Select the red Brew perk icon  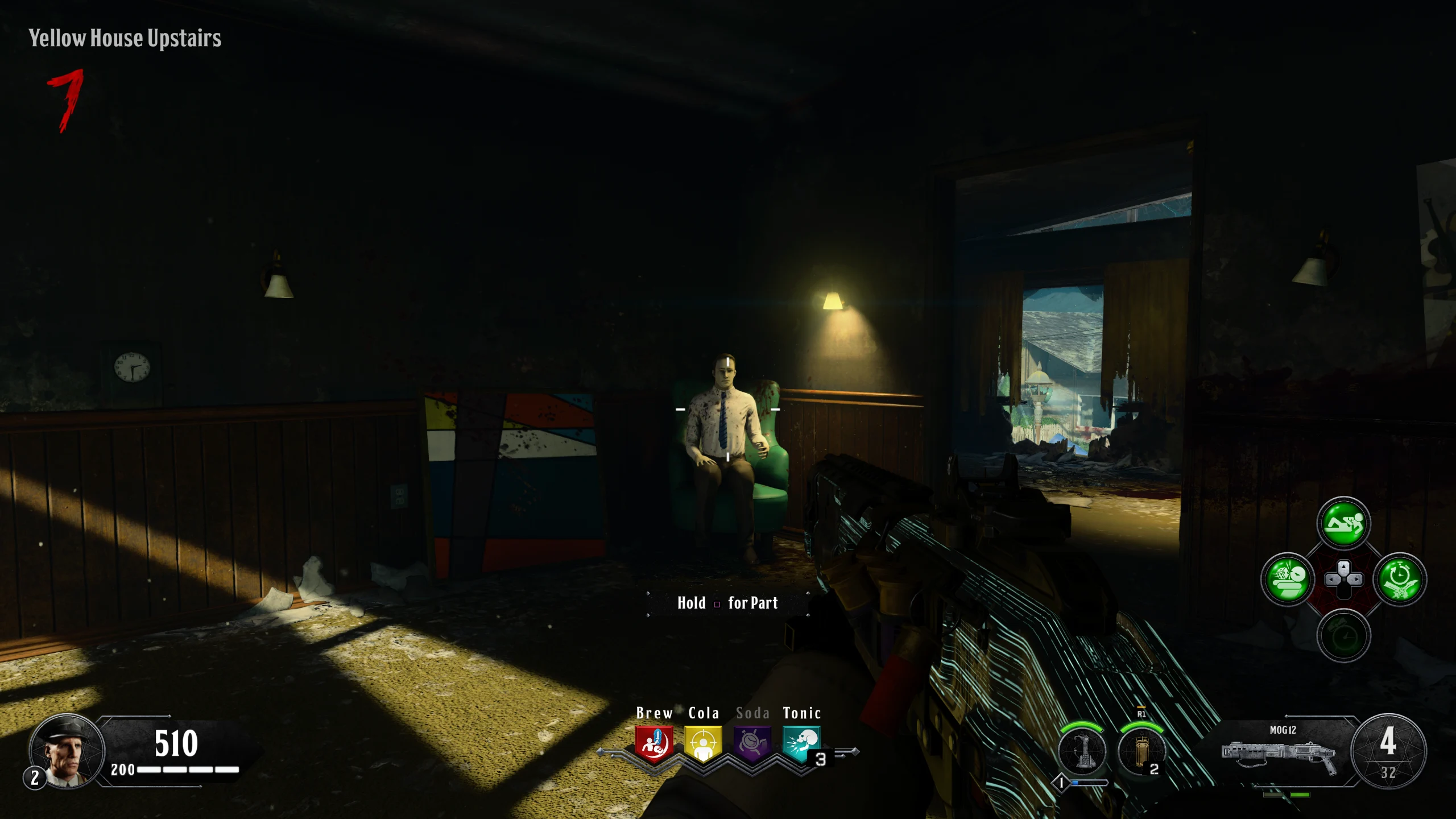click(654, 743)
